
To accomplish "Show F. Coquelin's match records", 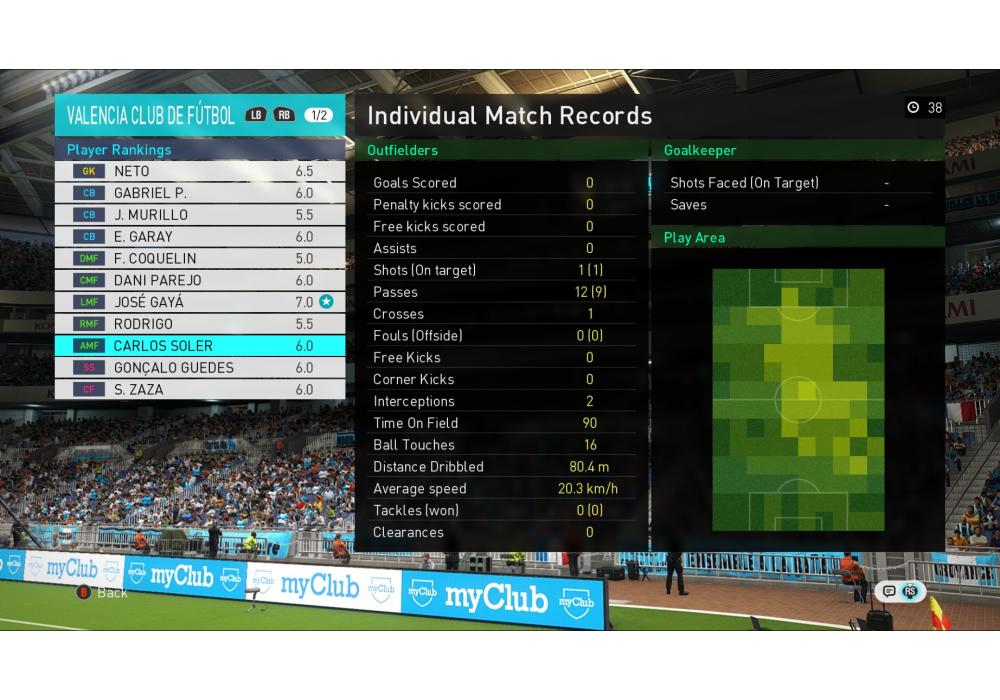I will click(200, 259).
